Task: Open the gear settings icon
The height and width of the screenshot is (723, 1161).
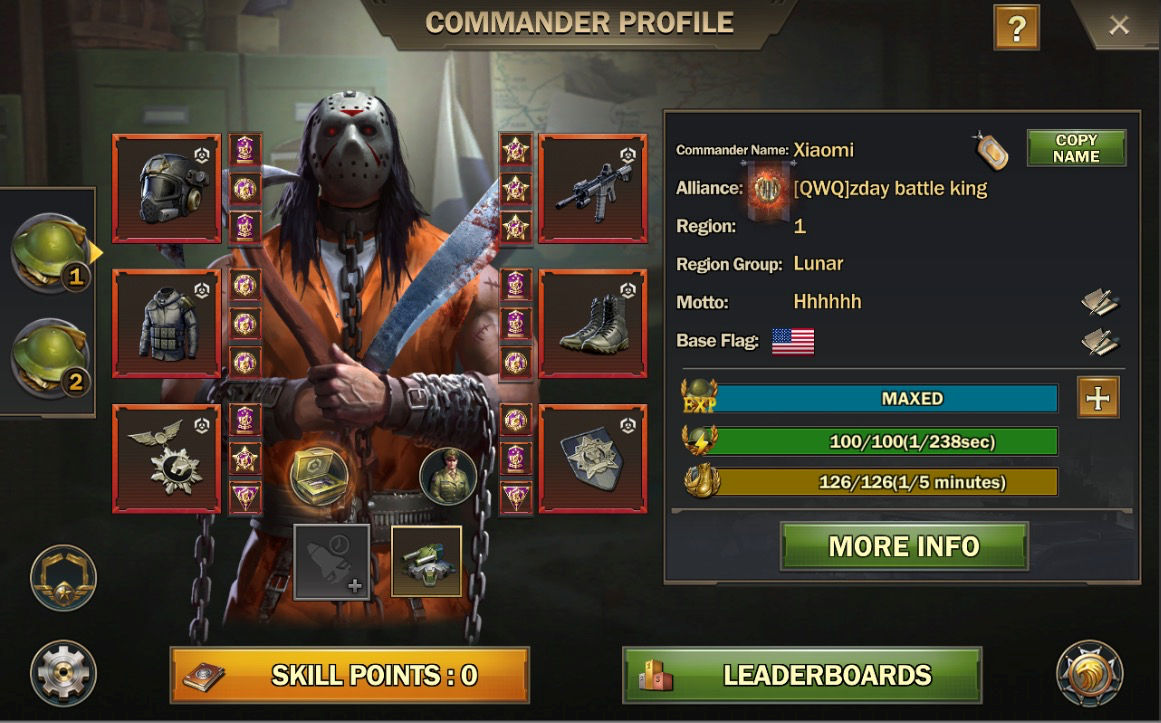Action: pos(63,673)
